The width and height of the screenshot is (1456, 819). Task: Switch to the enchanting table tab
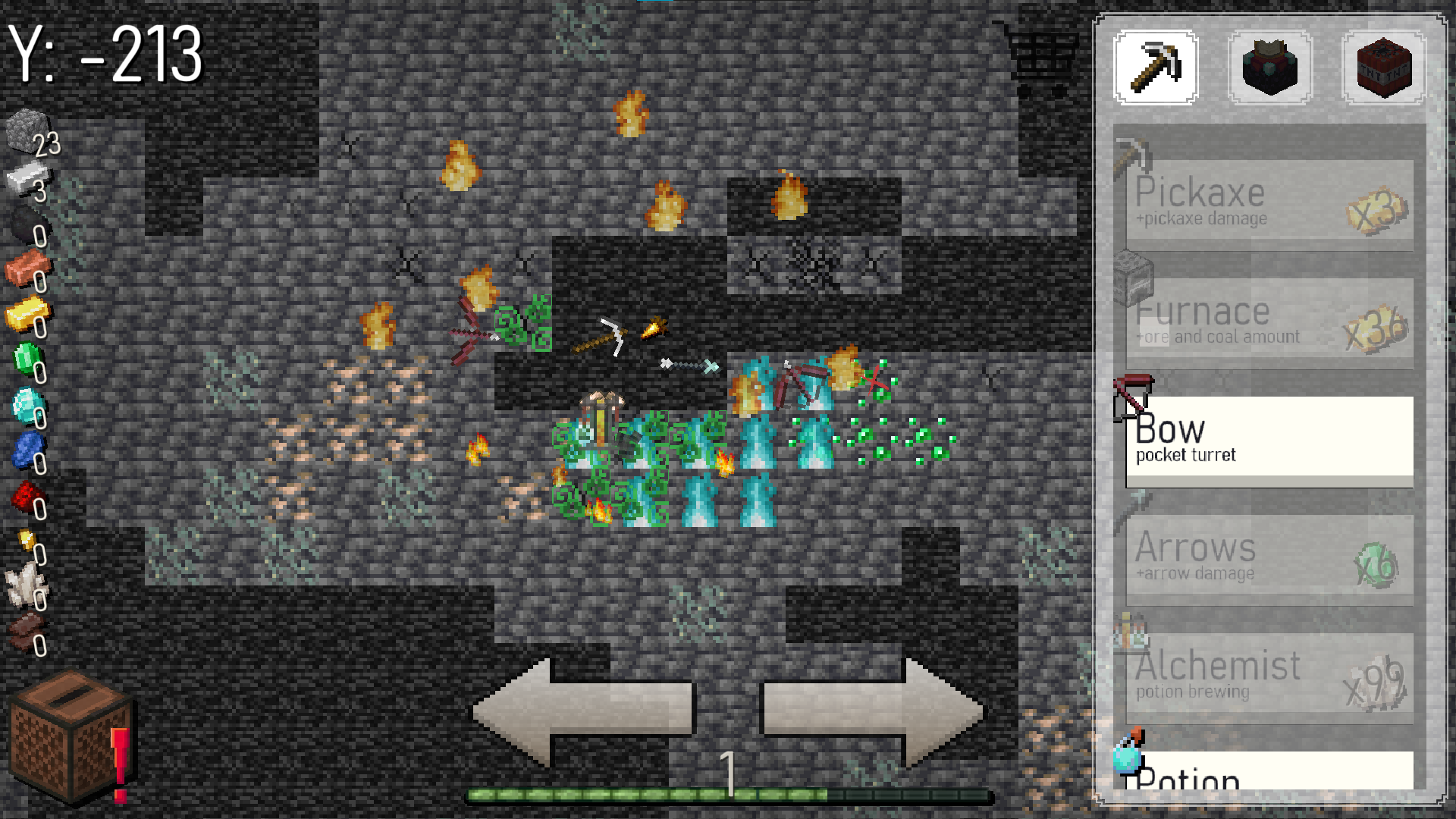[x=1270, y=68]
